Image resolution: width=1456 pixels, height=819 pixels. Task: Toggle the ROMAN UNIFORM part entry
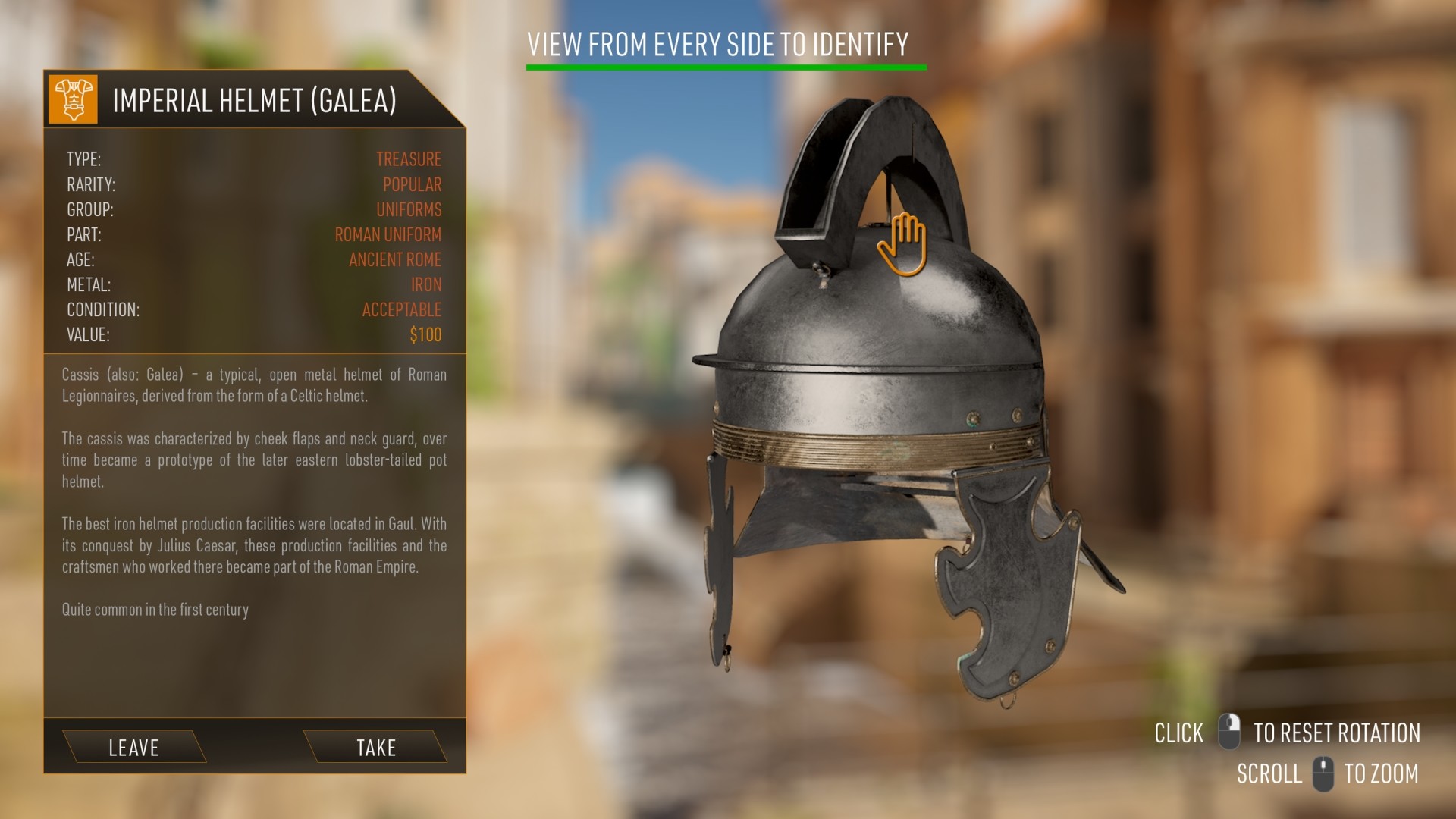coord(388,234)
